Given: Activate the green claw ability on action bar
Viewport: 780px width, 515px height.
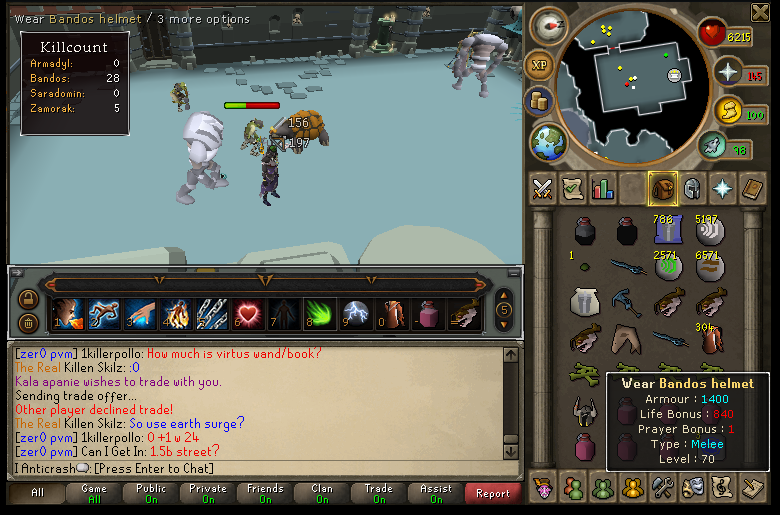Looking at the screenshot, I should [x=319, y=314].
